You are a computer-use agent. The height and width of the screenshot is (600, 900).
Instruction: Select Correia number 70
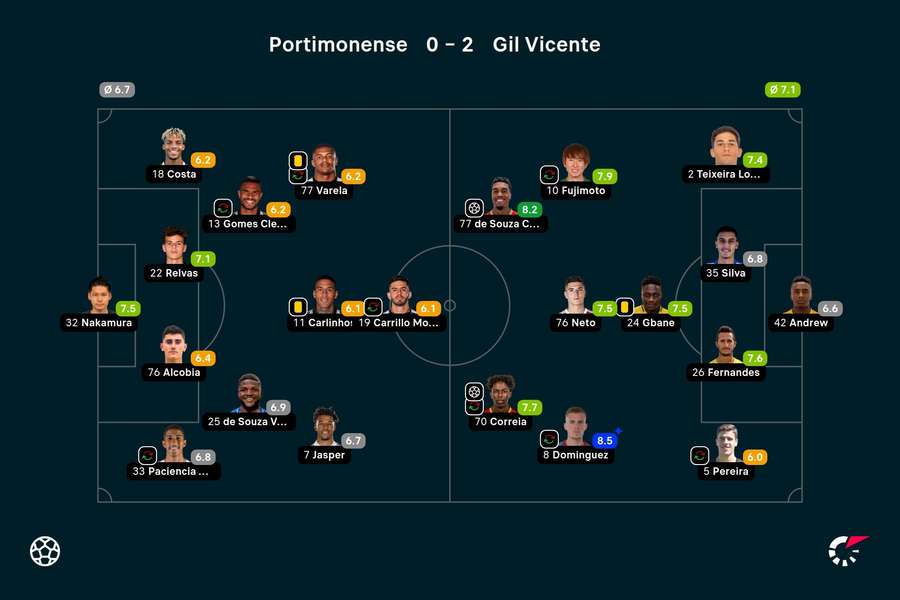[x=500, y=402]
